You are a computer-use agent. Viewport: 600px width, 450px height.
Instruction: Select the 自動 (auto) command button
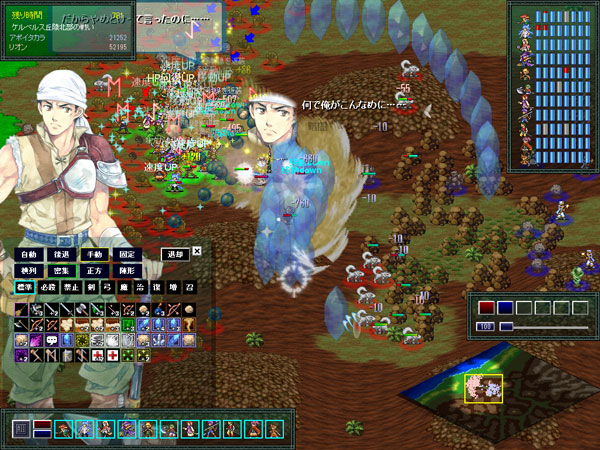[29, 255]
